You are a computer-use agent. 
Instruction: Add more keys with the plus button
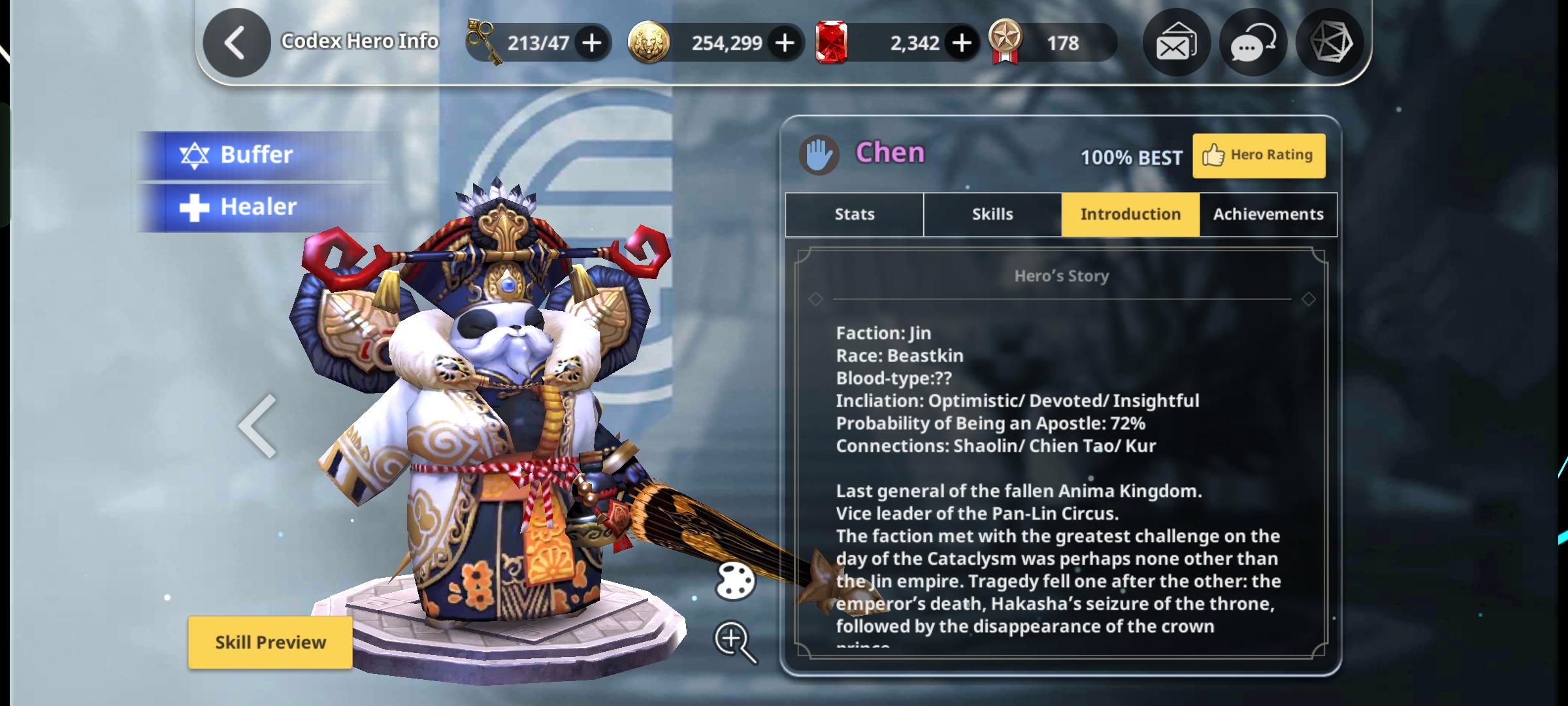pos(592,43)
